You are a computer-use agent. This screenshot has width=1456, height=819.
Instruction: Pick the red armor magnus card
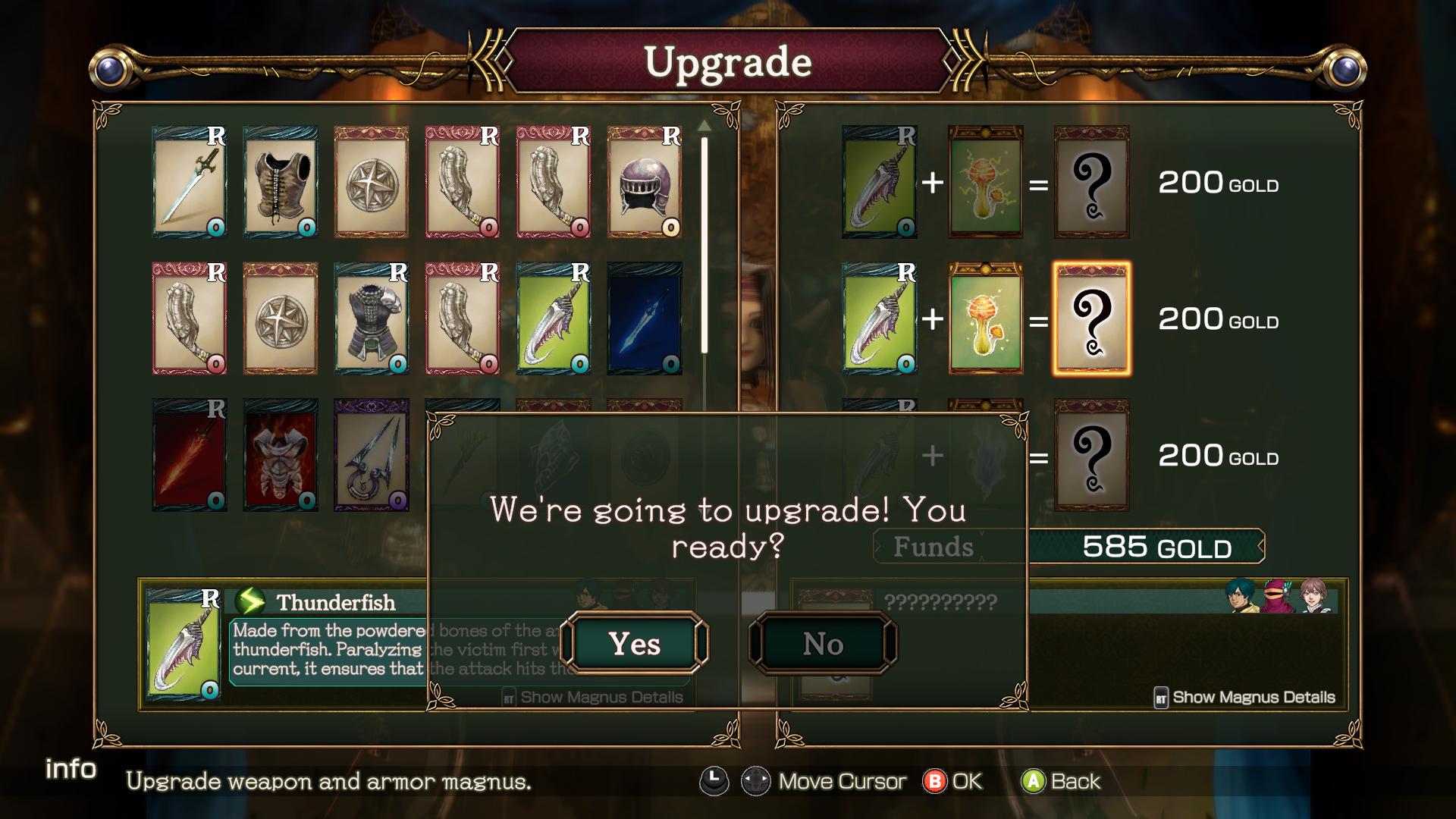[281, 455]
